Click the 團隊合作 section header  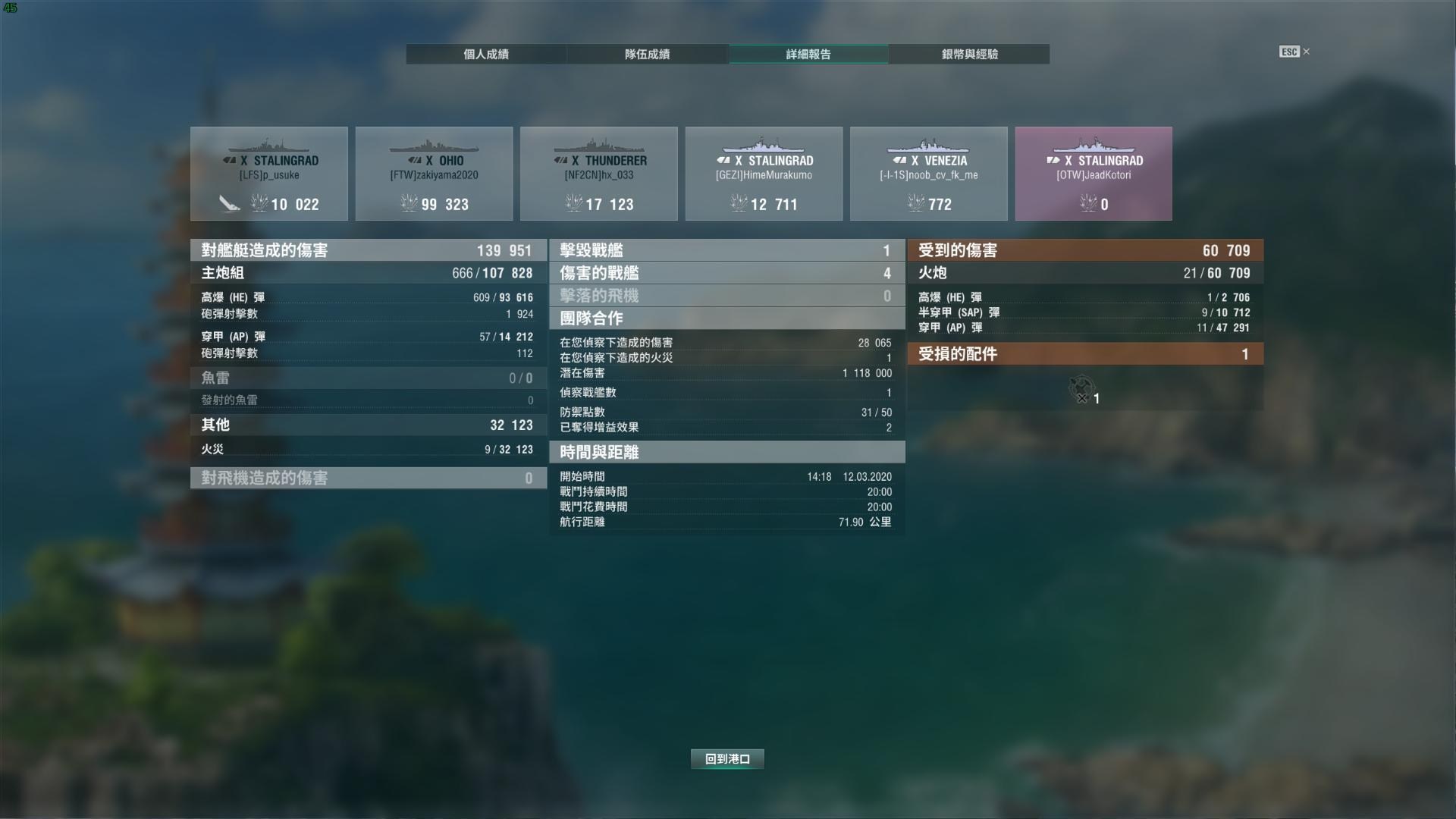[726, 319]
